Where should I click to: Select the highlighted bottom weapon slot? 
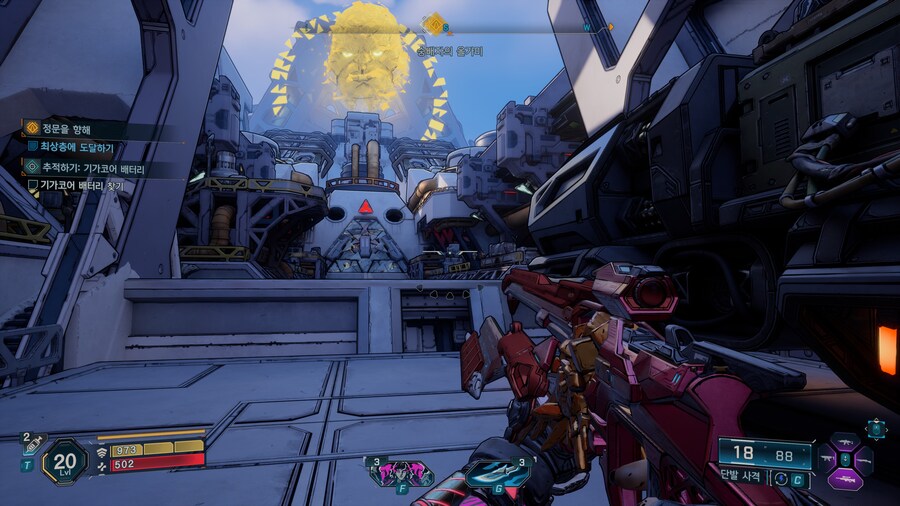click(x=845, y=479)
